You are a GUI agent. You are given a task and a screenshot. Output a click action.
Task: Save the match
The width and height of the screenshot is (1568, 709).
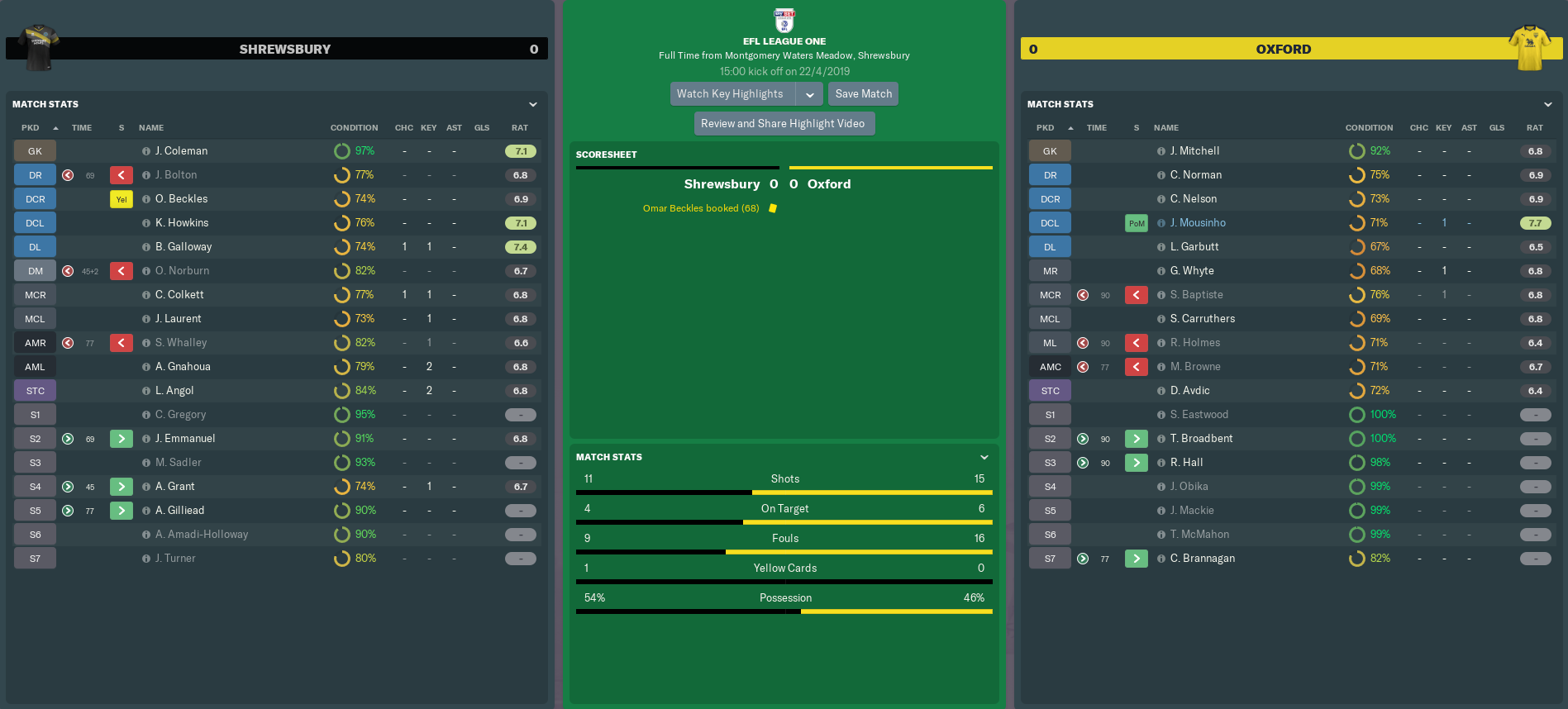[x=863, y=94]
